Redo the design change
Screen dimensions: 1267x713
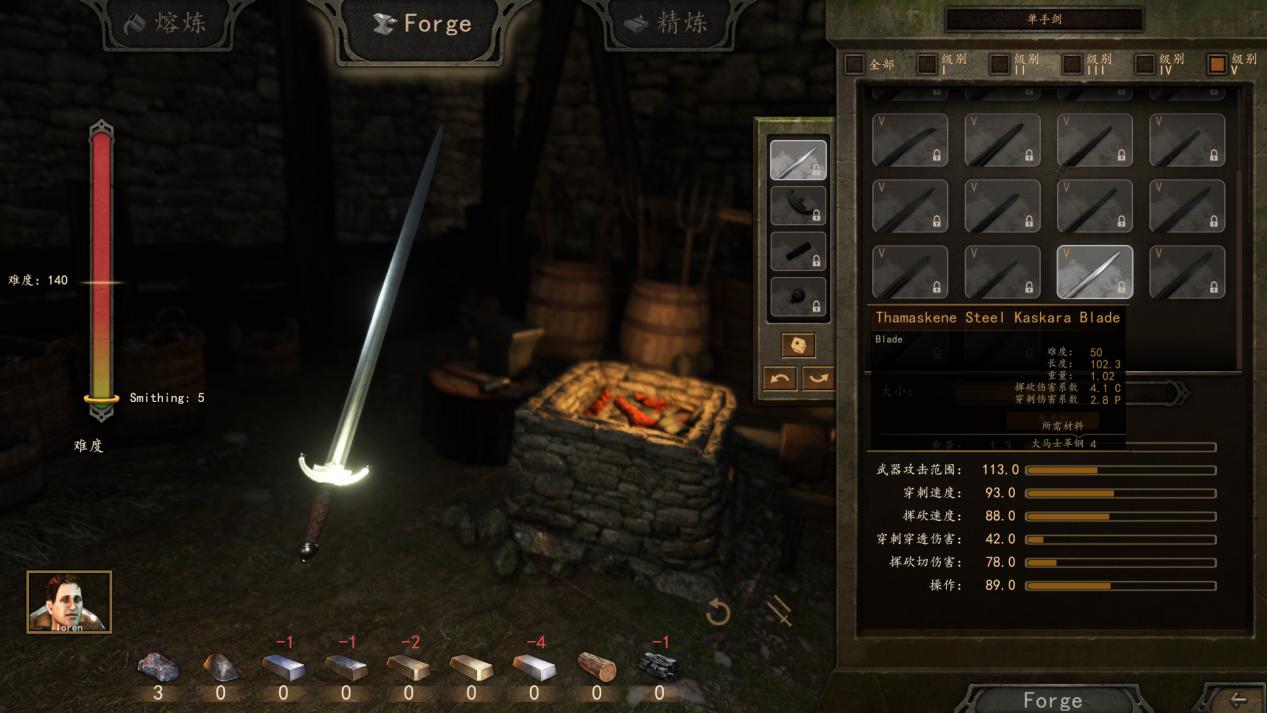(817, 378)
